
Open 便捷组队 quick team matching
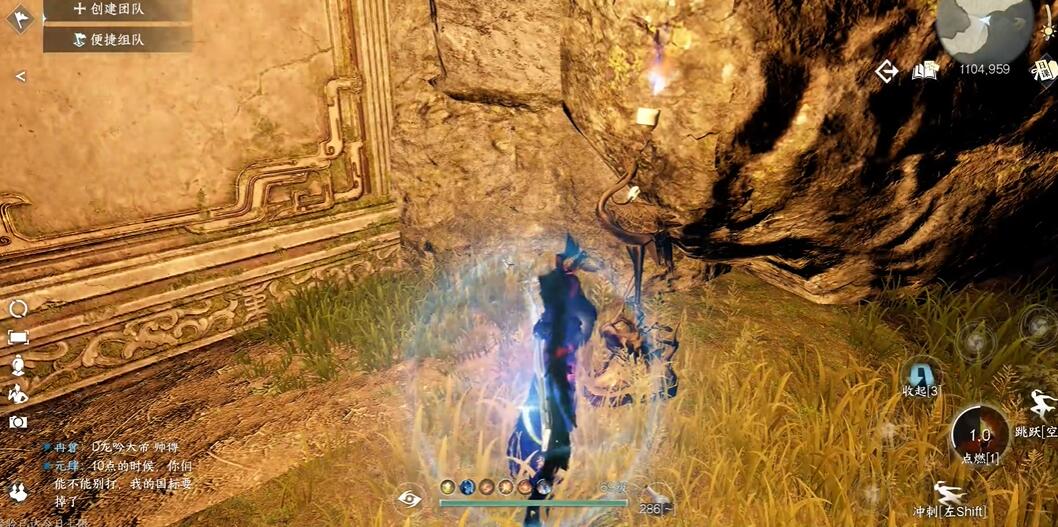(x=115, y=40)
